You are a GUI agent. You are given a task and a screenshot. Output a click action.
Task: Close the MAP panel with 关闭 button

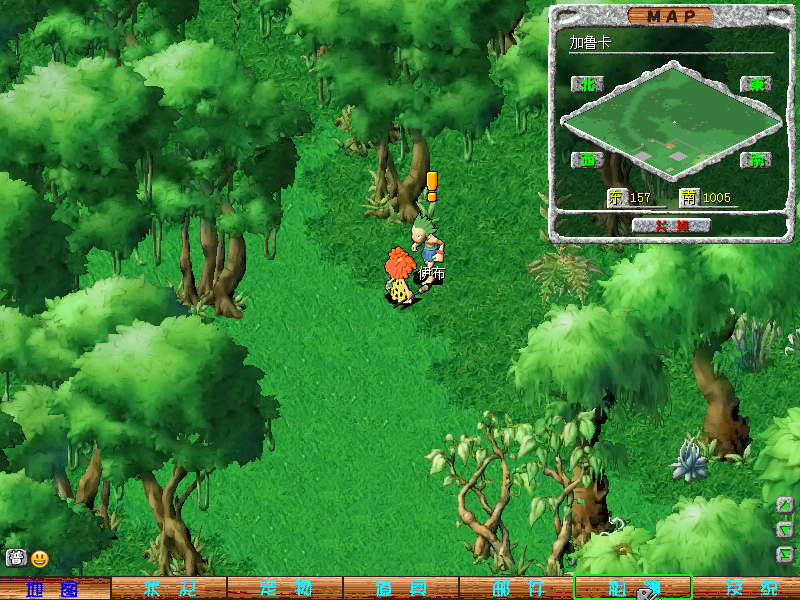(x=671, y=226)
